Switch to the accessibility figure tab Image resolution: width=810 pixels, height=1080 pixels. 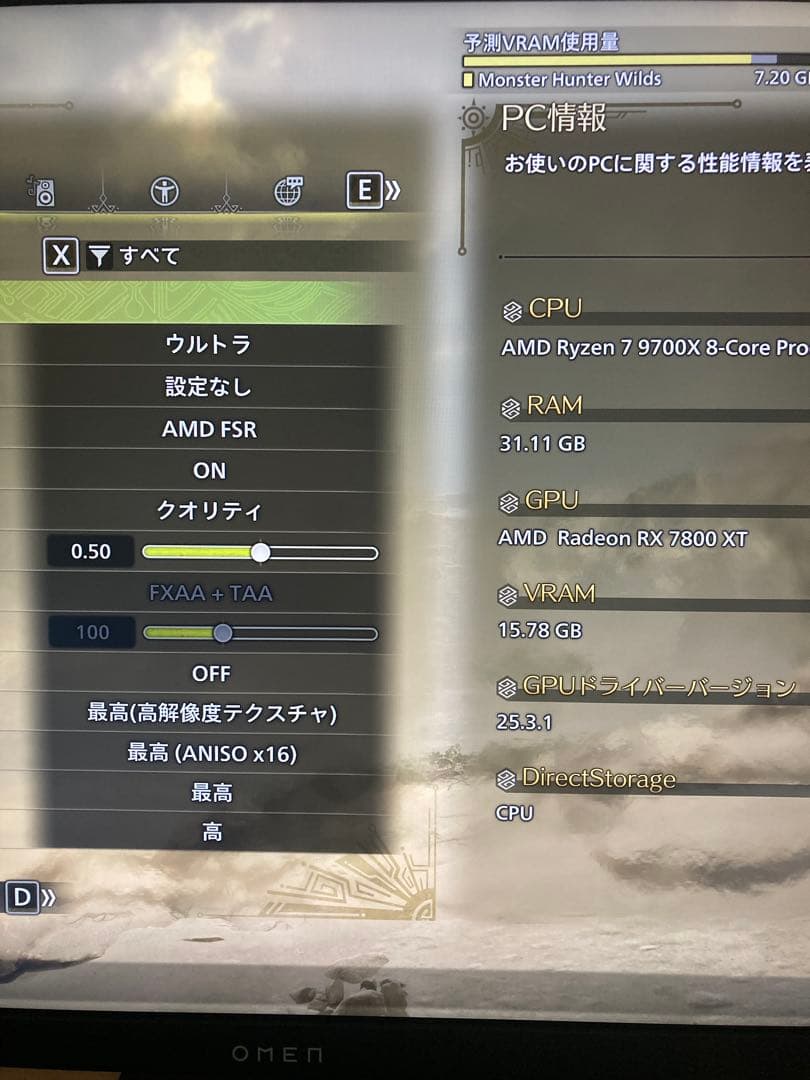pyautogui.click(x=164, y=190)
